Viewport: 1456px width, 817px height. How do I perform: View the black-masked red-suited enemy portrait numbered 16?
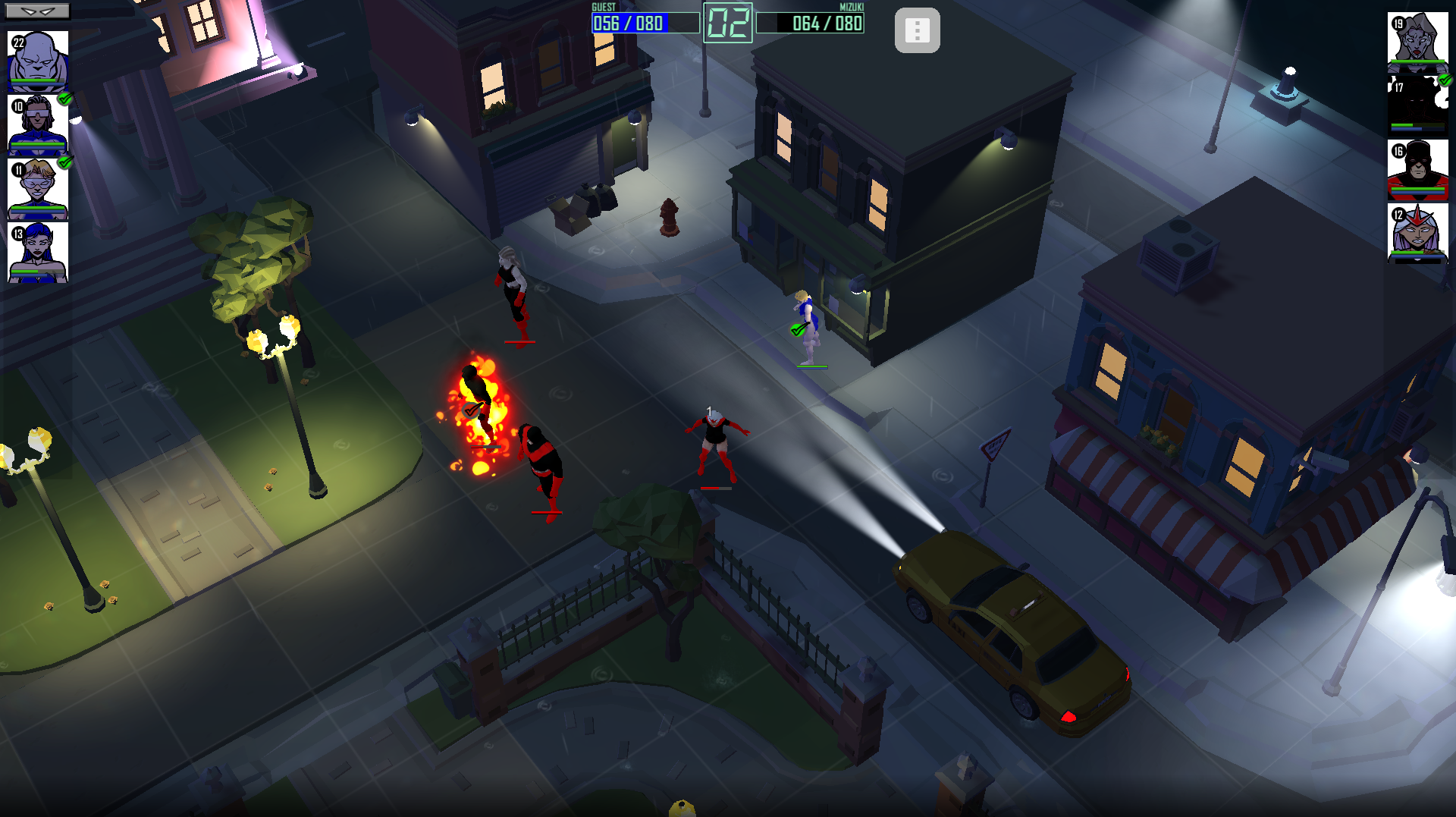pos(1417,170)
